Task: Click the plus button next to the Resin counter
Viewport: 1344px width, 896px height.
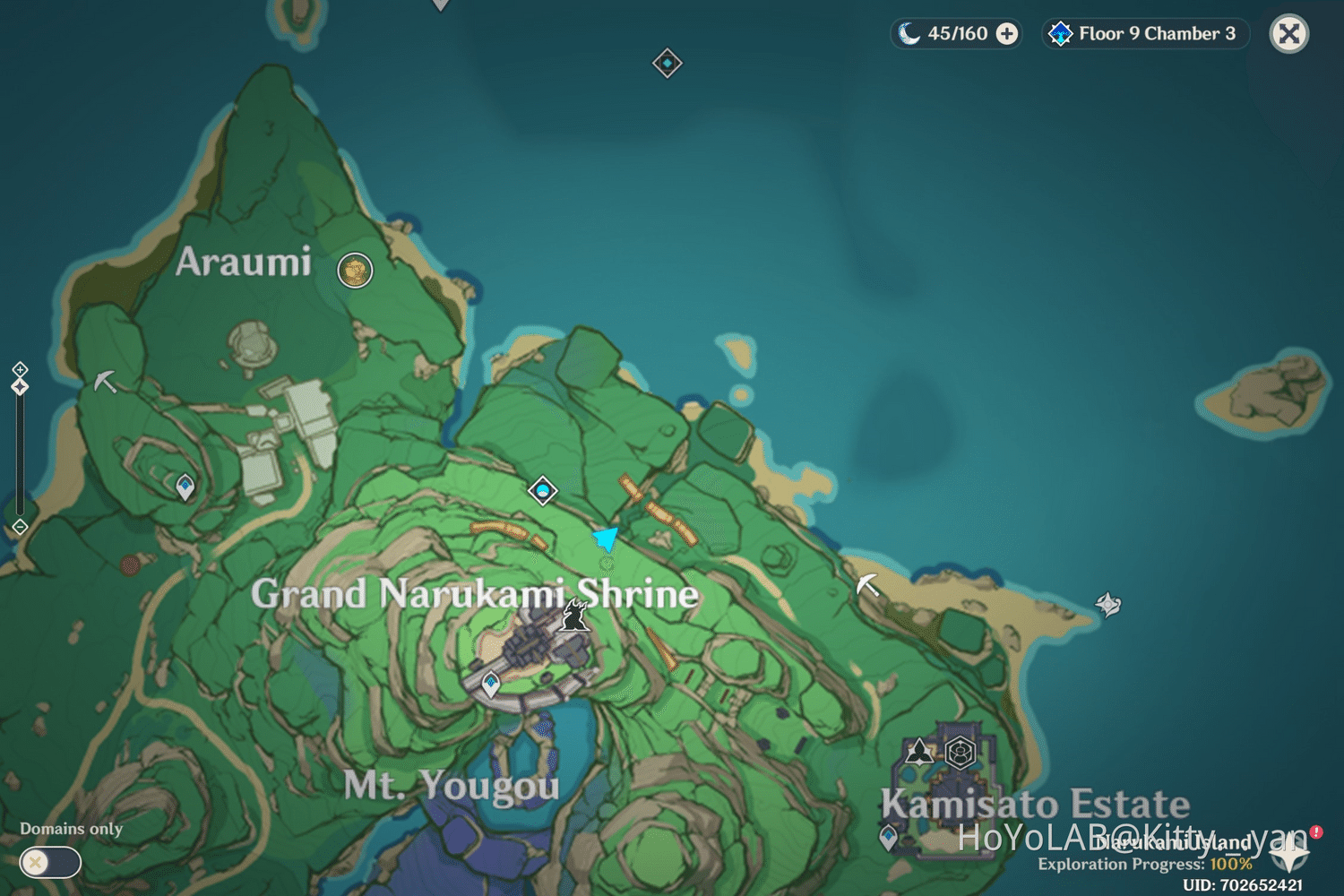Action: coord(1009,33)
